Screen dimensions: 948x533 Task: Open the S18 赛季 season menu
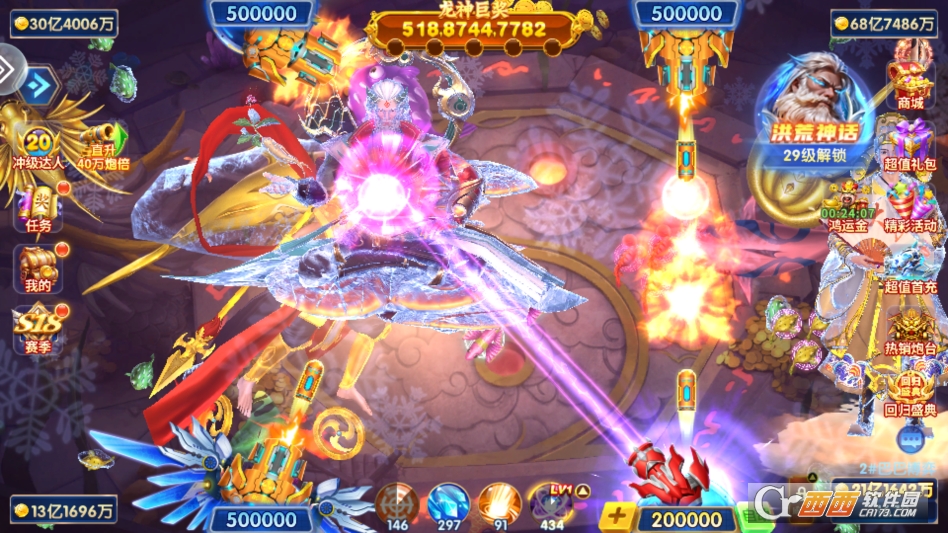point(37,330)
